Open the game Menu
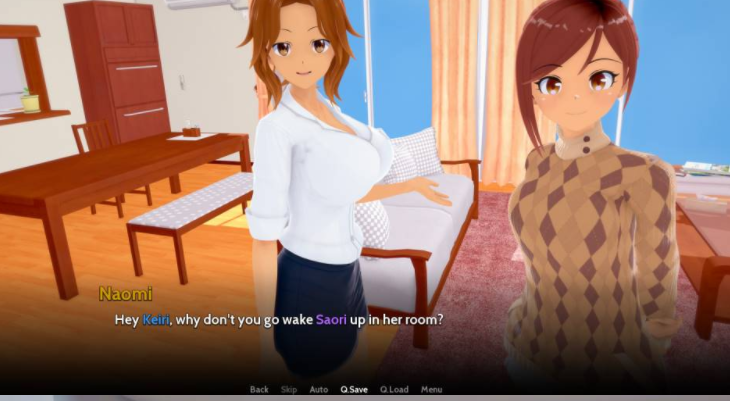Image resolution: width=730 pixels, height=401 pixels. click(431, 389)
